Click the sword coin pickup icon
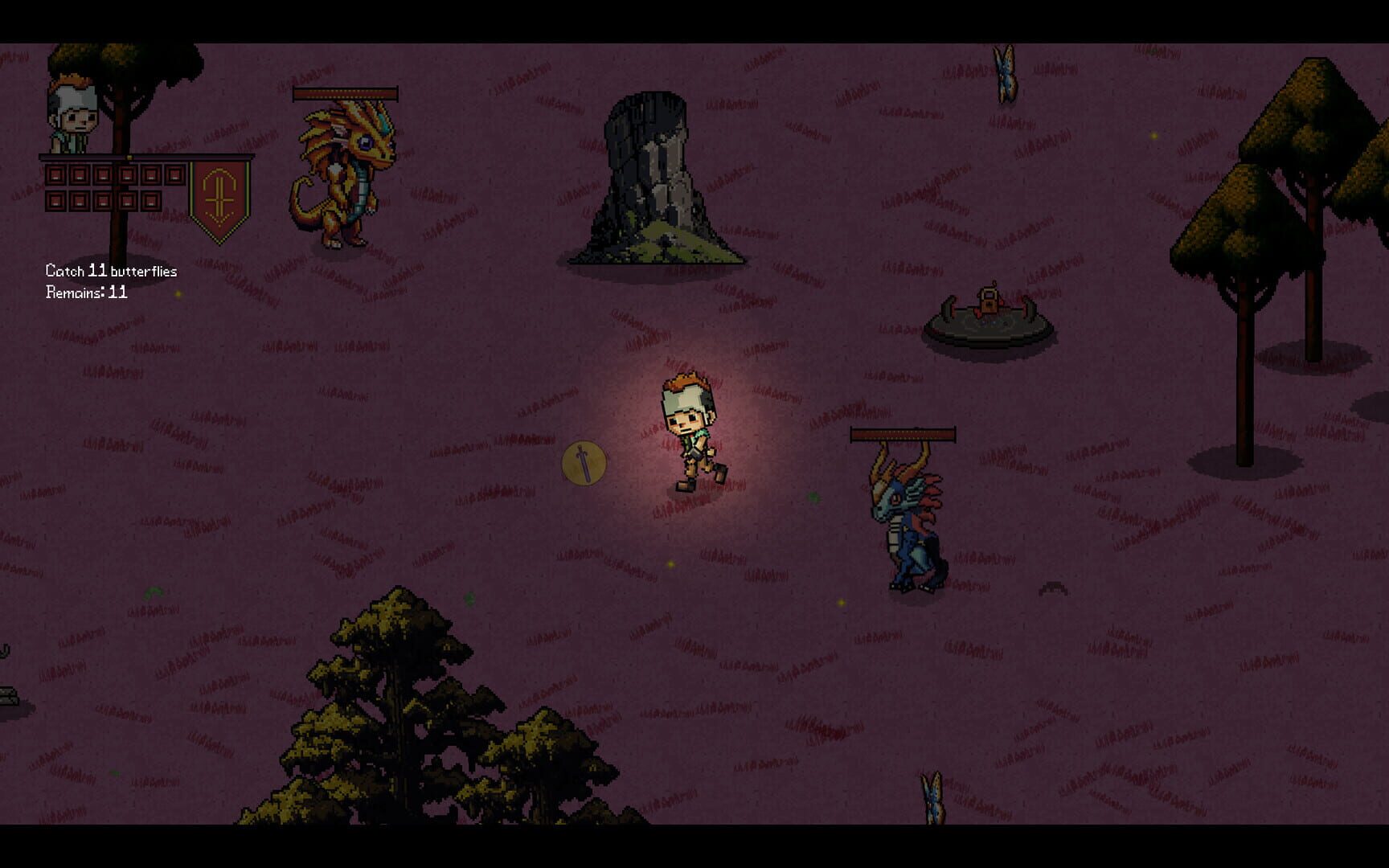 click(x=584, y=464)
